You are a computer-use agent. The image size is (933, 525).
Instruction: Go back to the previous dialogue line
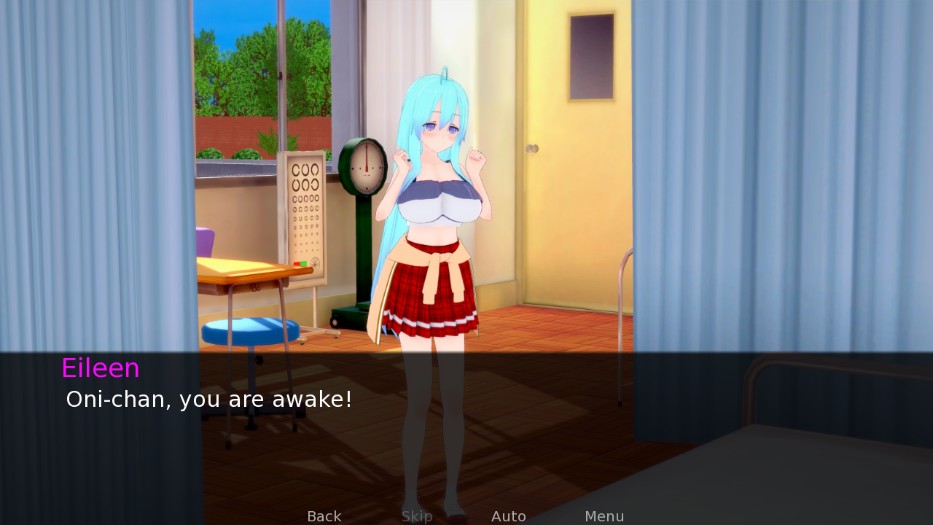coord(324,516)
